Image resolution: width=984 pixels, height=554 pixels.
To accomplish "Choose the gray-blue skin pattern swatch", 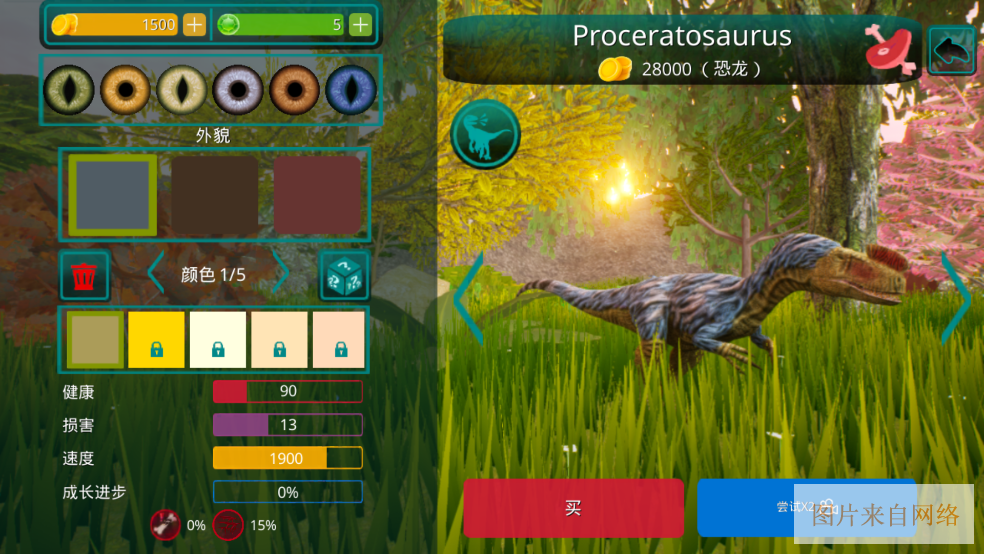I will coord(113,194).
